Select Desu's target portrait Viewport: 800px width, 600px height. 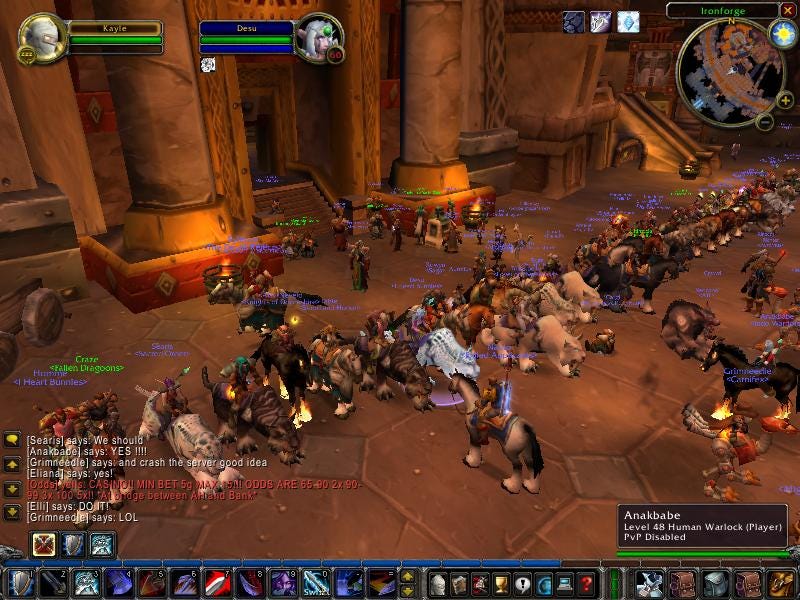click(x=319, y=38)
